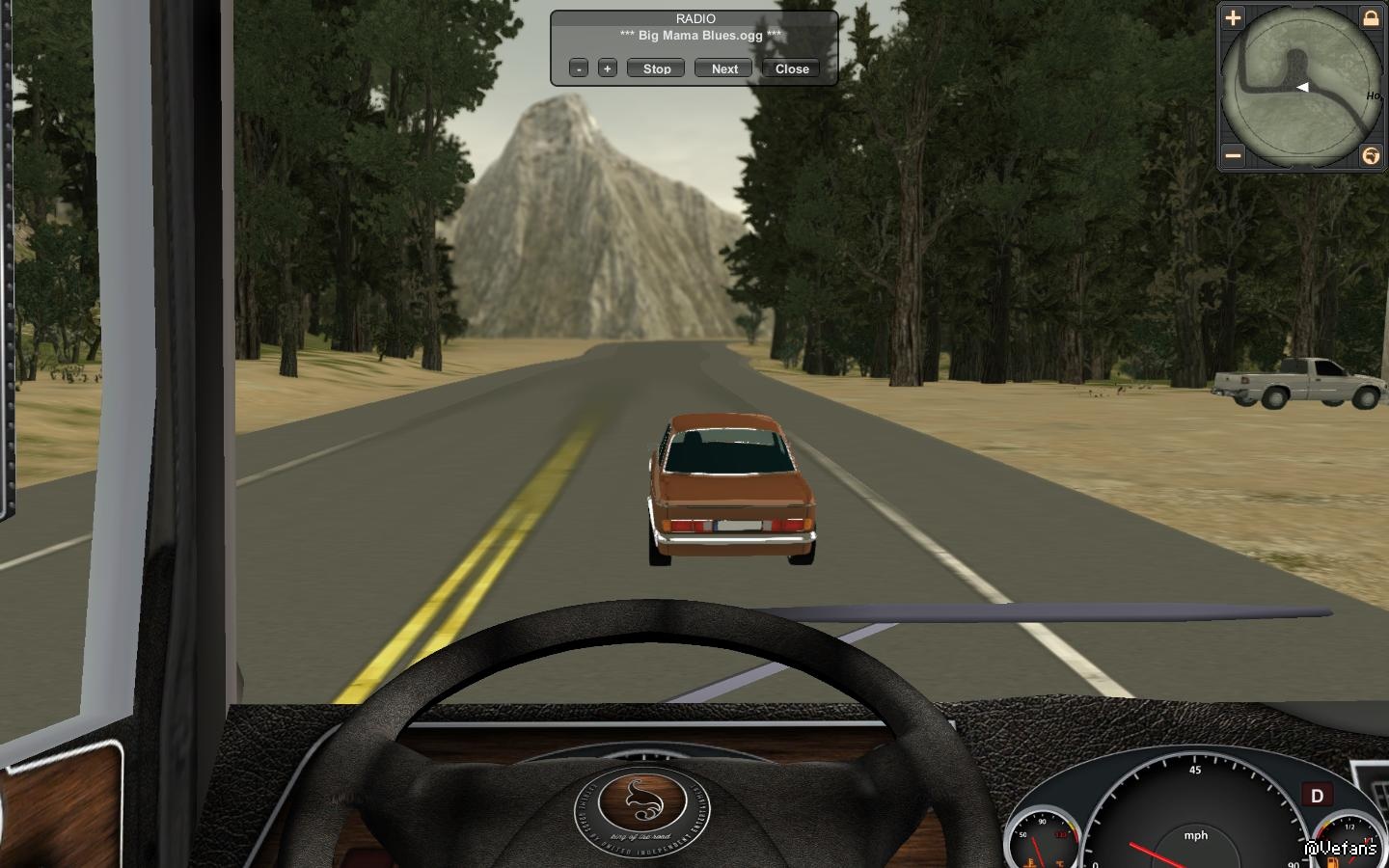Image resolution: width=1389 pixels, height=868 pixels.
Task: Zoom in the minimap with its plus button
Action: coord(1233,17)
